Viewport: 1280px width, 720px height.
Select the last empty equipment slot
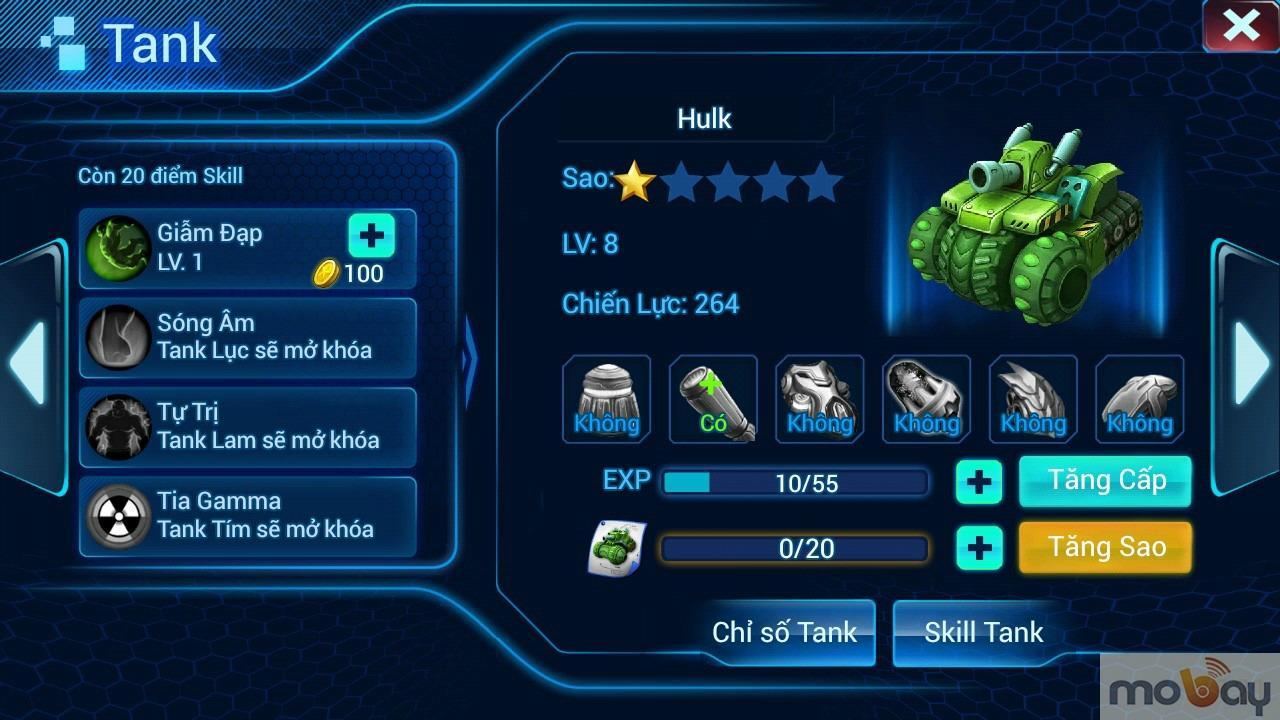click(1140, 398)
